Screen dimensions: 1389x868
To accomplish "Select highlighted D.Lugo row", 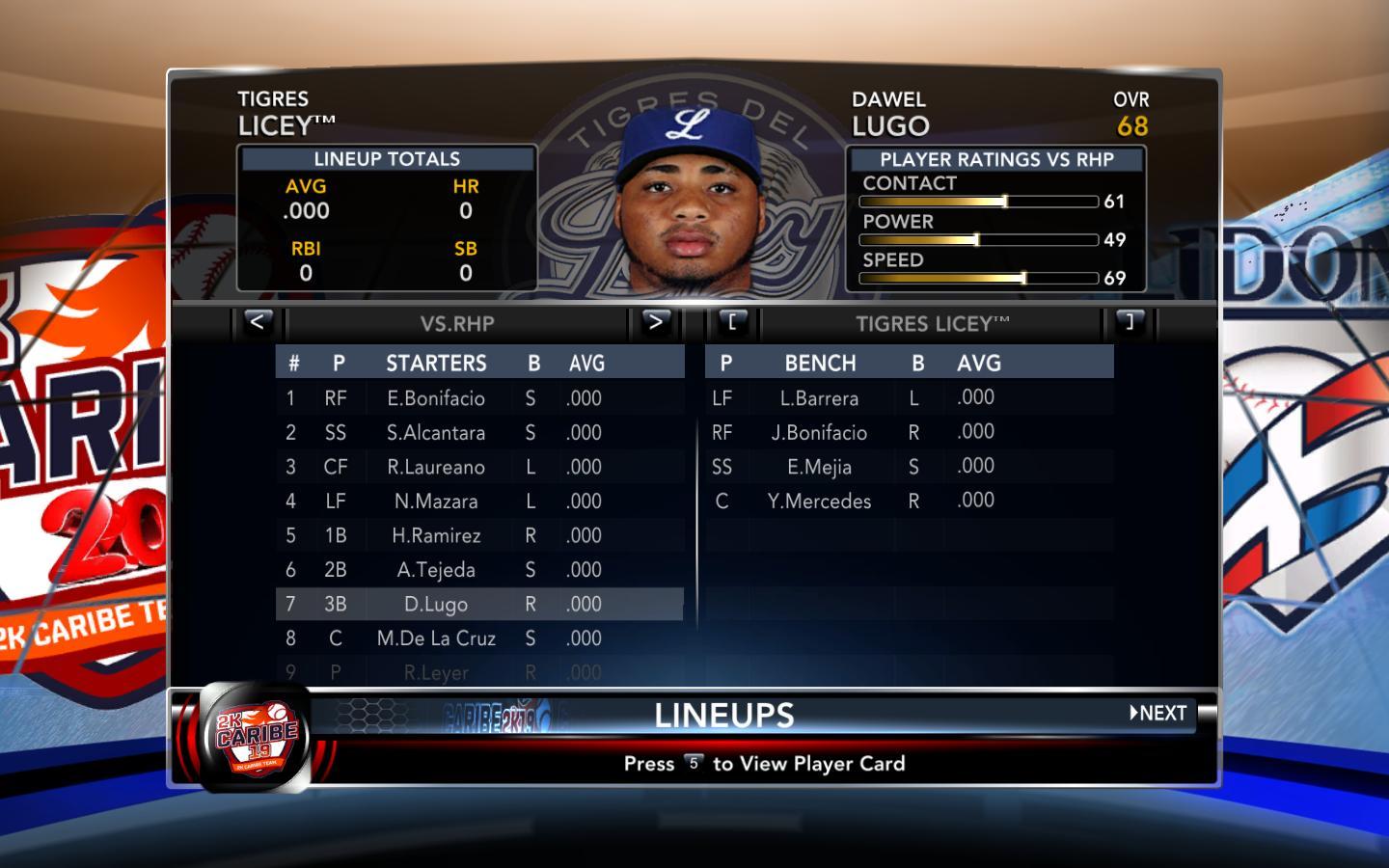I will click(436, 605).
